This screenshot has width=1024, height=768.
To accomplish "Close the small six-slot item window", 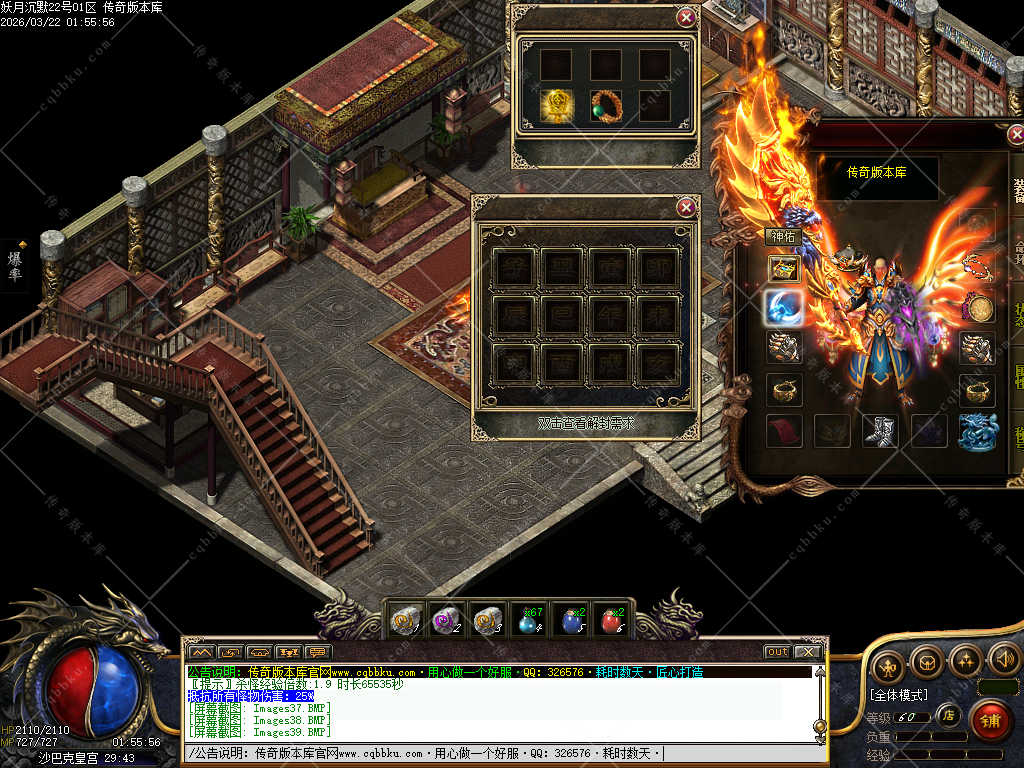I will 686,17.
